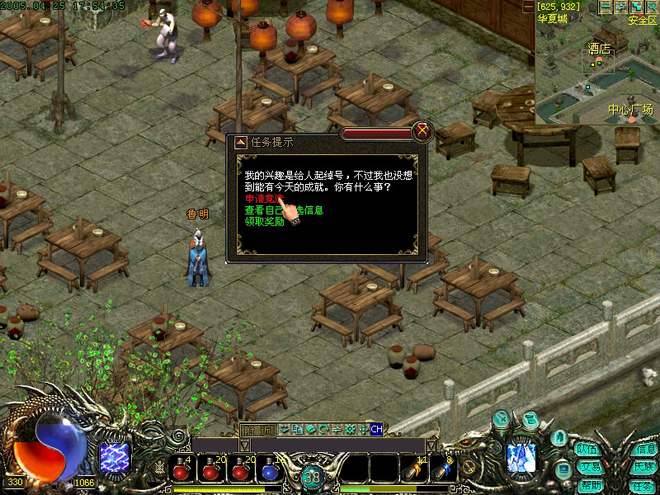Image resolution: width=660 pixels, height=495 pixels.
Task: Open the 信息 info panel
Action: click(645, 449)
